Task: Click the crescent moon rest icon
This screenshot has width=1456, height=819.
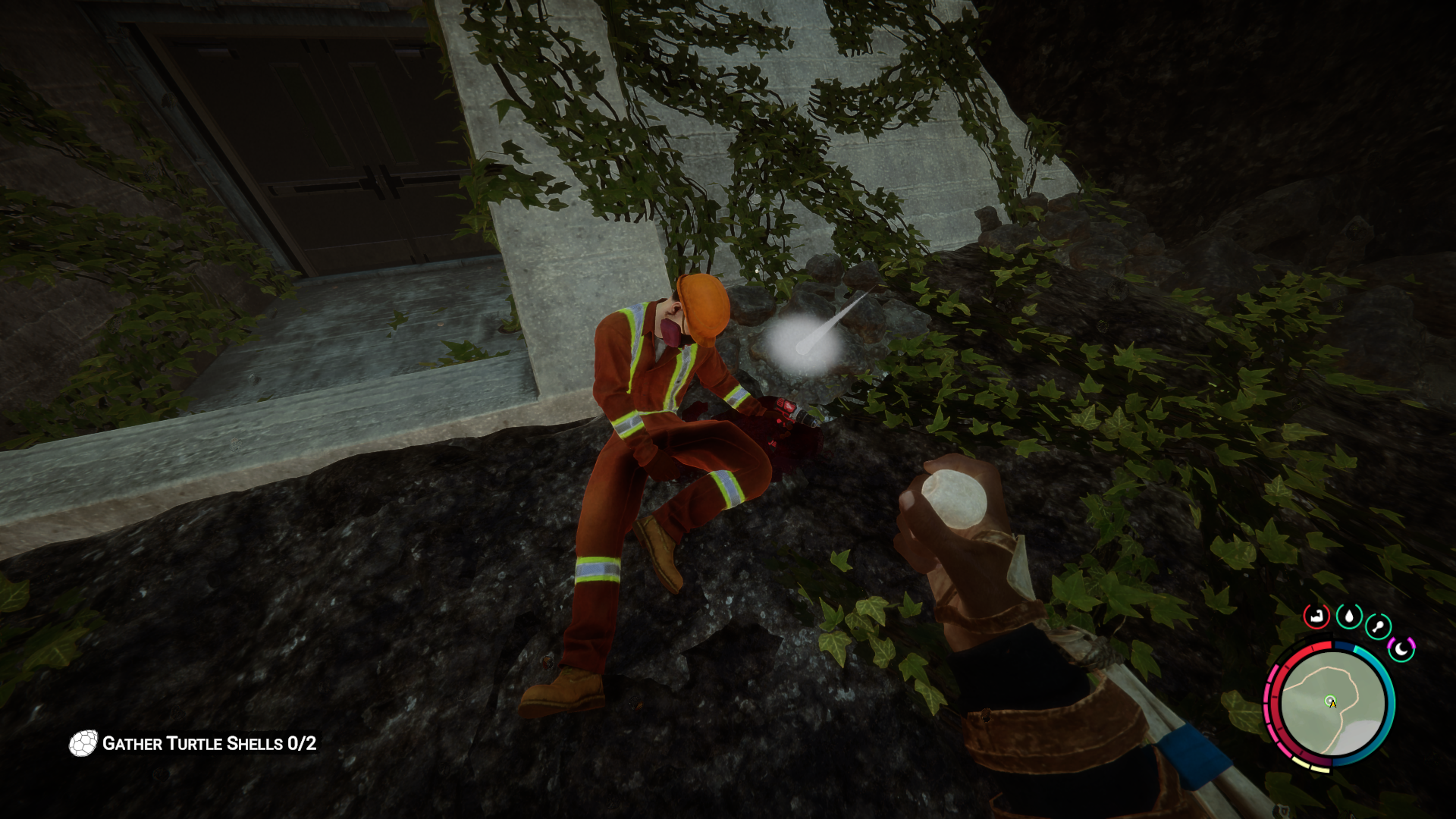Action: (1401, 649)
